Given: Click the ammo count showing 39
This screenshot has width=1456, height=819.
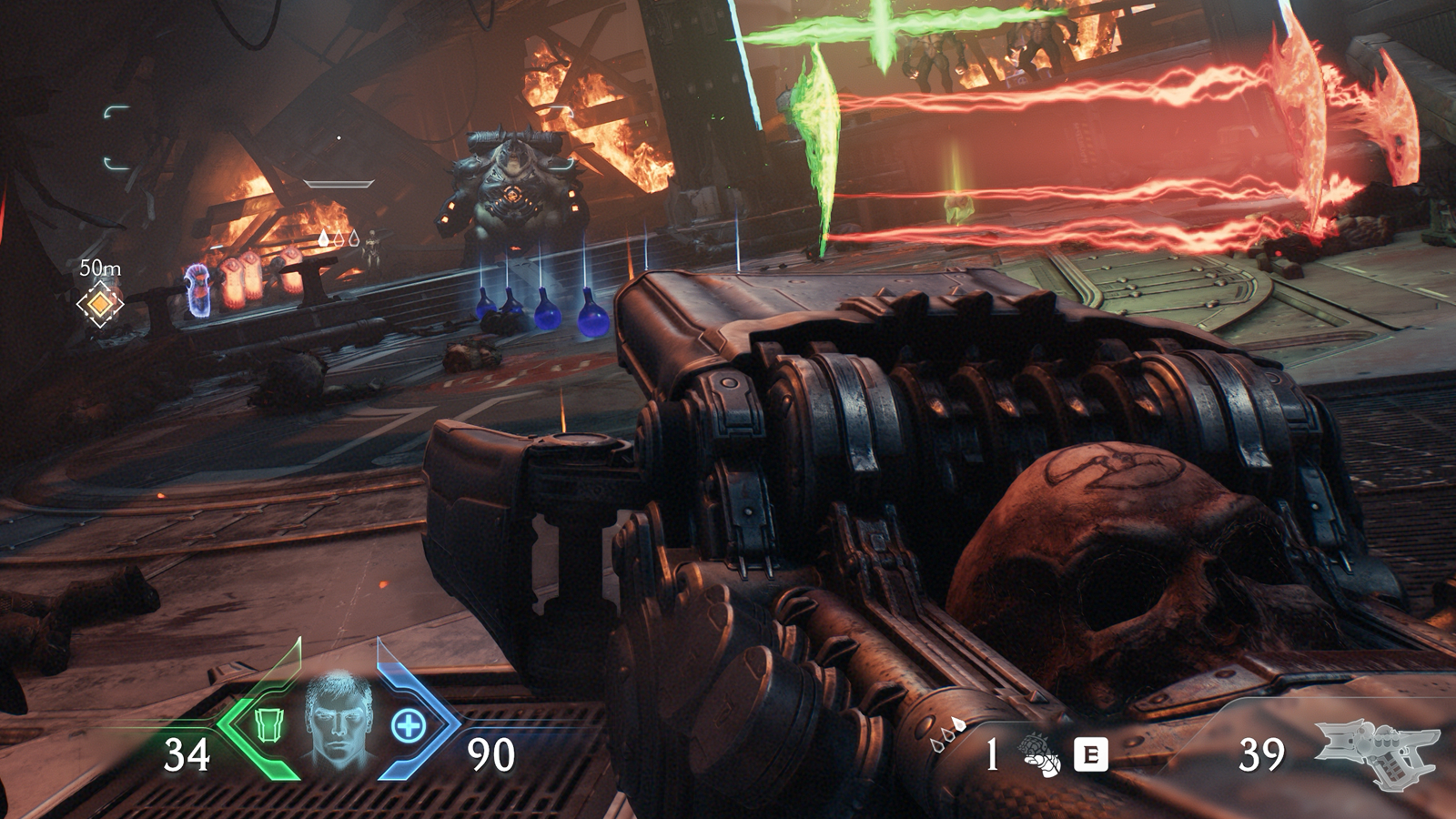Looking at the screenshot, I should [x=1264, y=753].
